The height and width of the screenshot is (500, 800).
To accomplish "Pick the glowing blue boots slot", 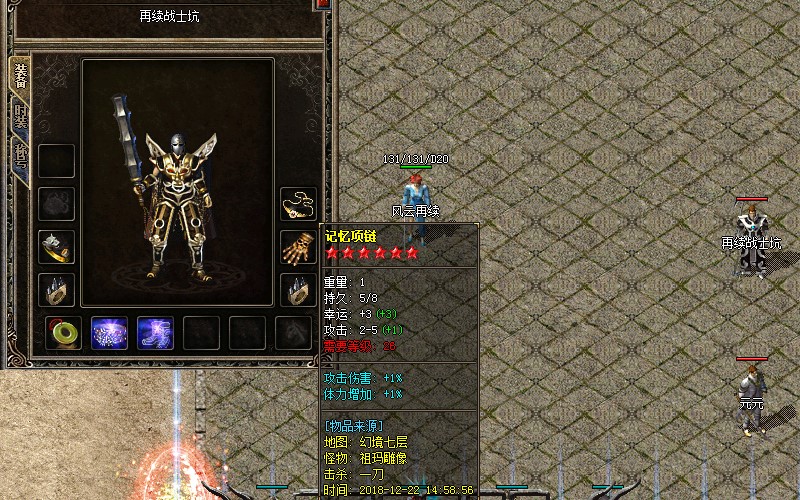I will pos(155,333).
